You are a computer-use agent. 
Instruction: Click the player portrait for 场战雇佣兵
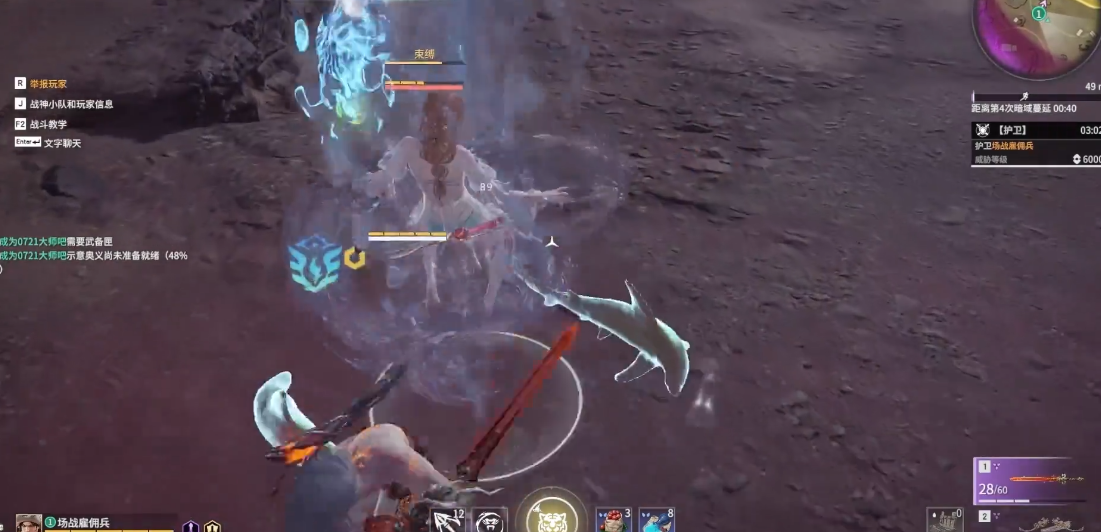pyautogui.click(x=29, y=523)
